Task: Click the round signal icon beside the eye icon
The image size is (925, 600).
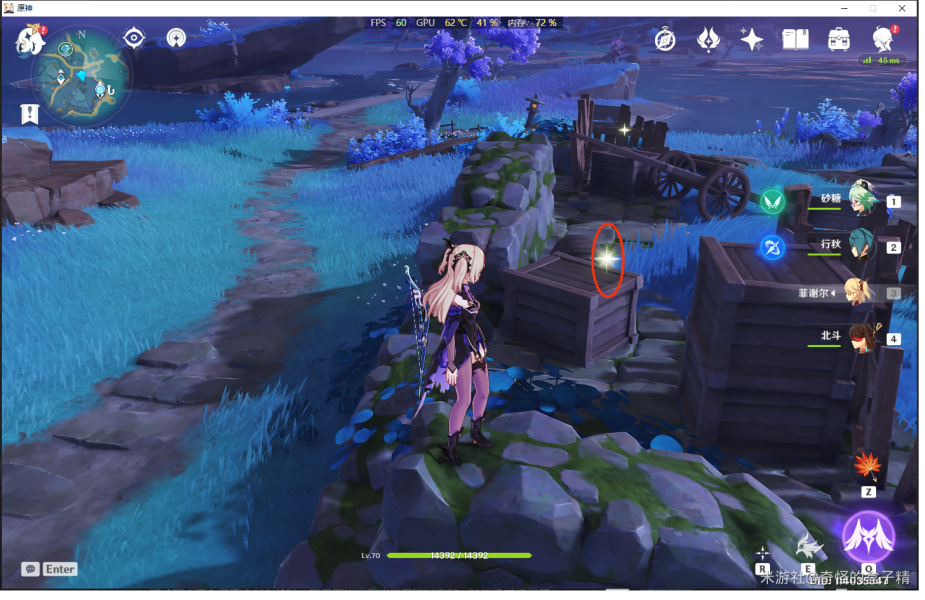Action: [x=176, y=39]
